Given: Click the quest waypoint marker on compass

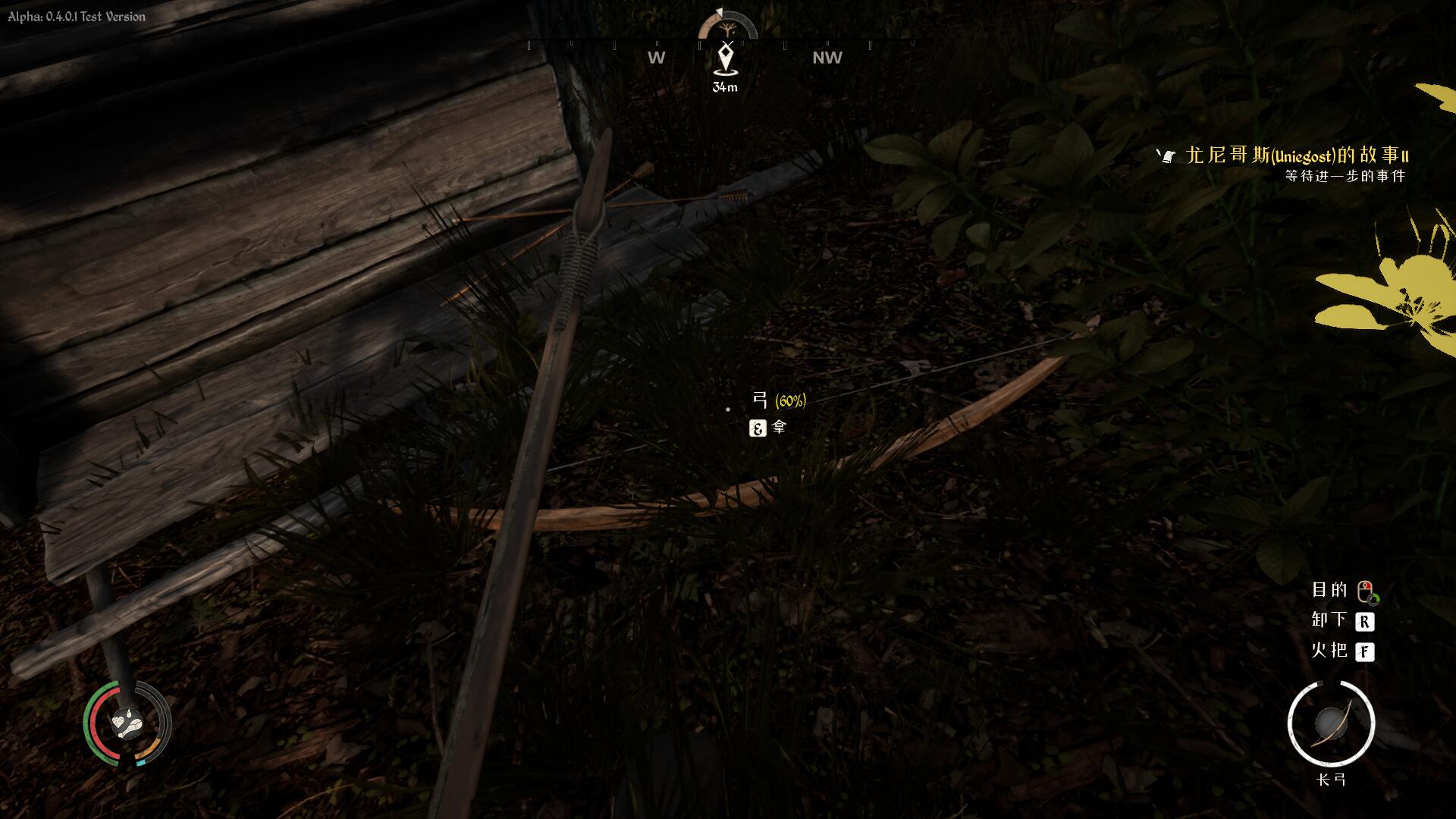Looking at the screenshot, I should tap(726, 59).
